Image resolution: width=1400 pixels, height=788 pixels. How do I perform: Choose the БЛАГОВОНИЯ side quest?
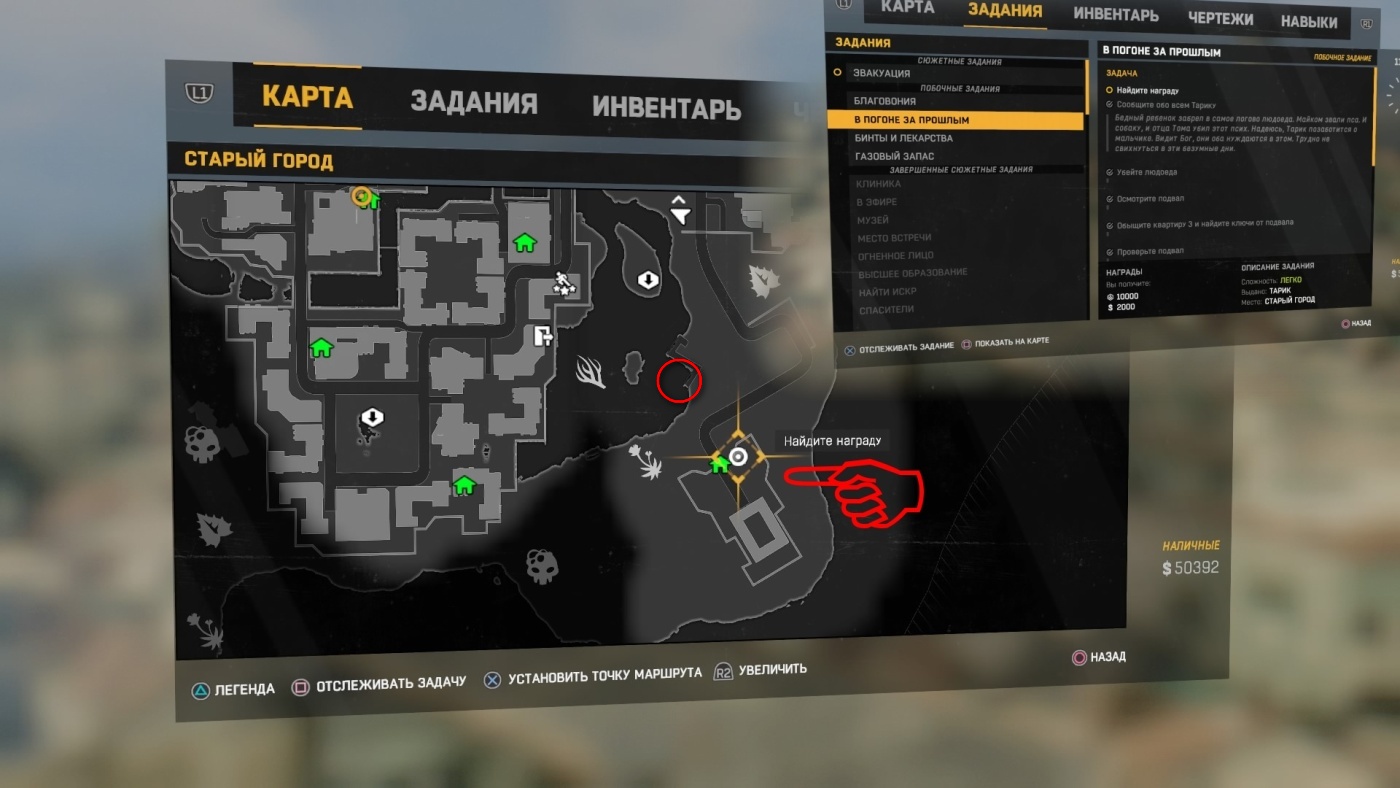coord(884,101)
